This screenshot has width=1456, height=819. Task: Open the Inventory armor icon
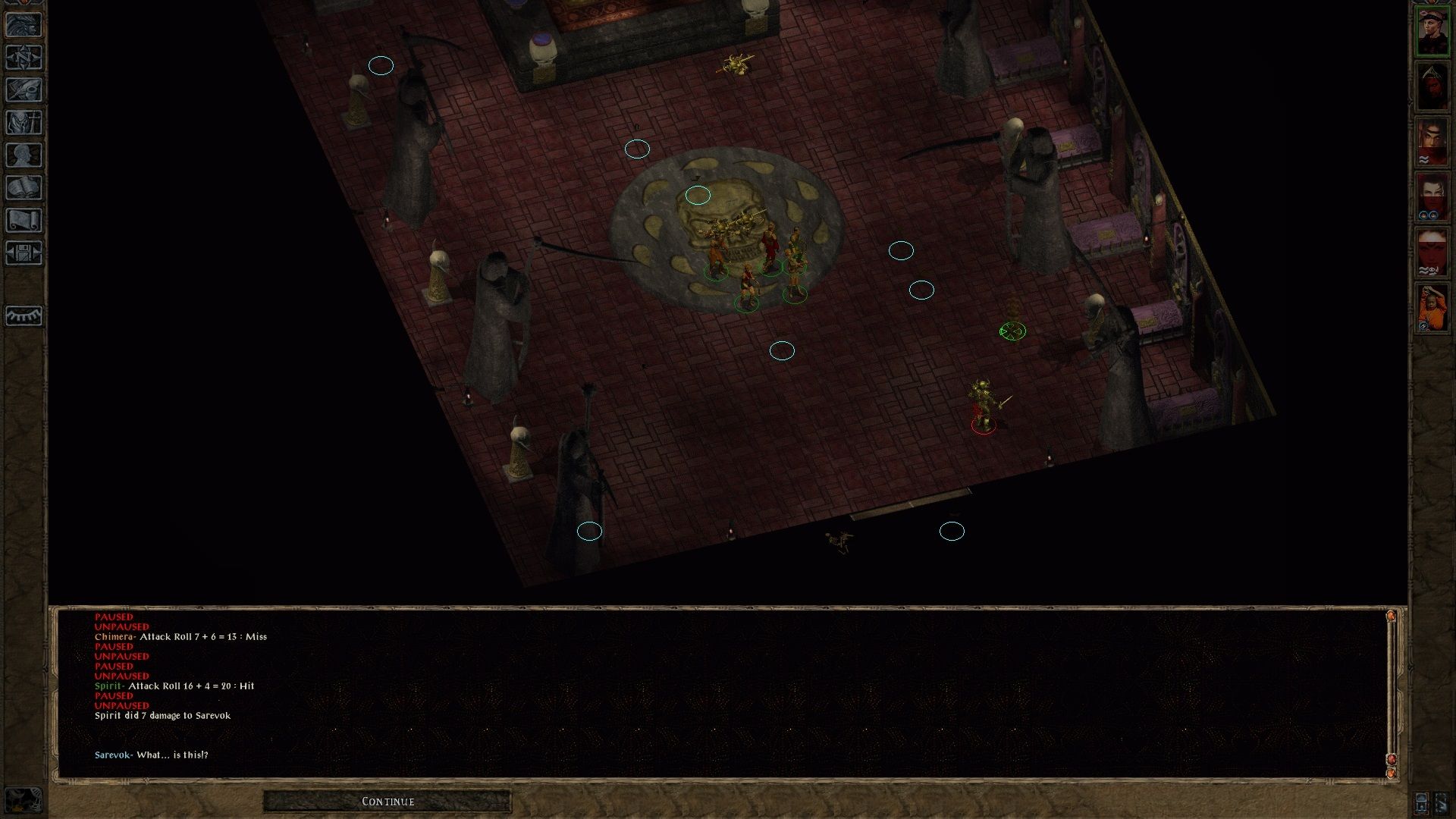[x=25, y=123]
